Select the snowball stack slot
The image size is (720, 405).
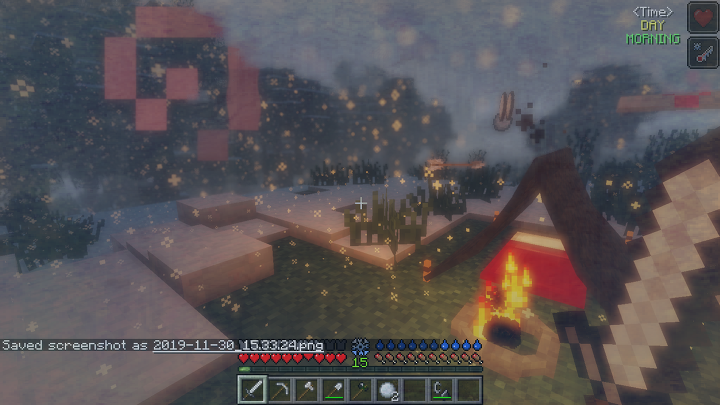pyautogui.click(x=387, y=389)
